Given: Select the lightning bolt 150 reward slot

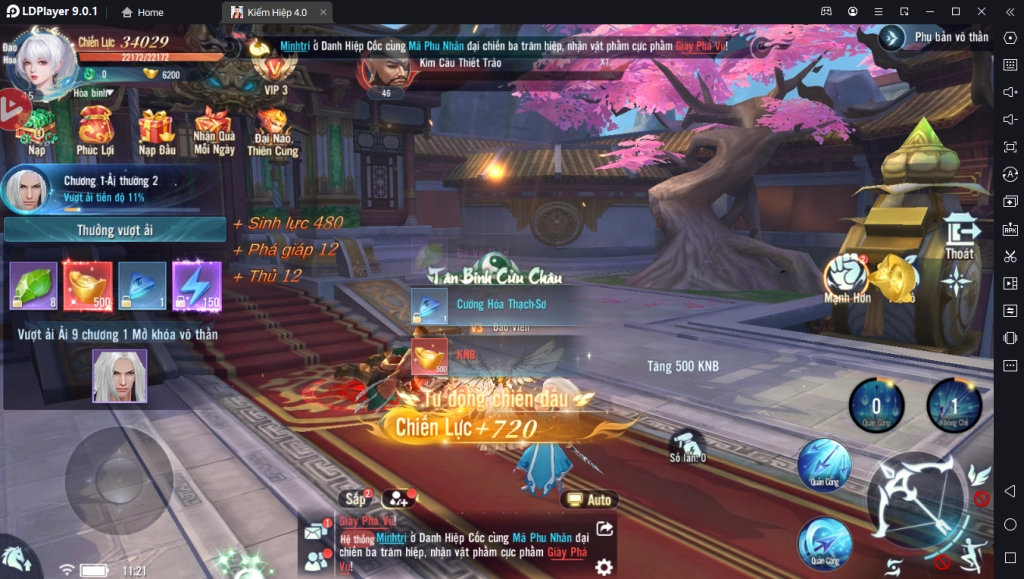Looking at the screenshot, I should click(196, 285).
